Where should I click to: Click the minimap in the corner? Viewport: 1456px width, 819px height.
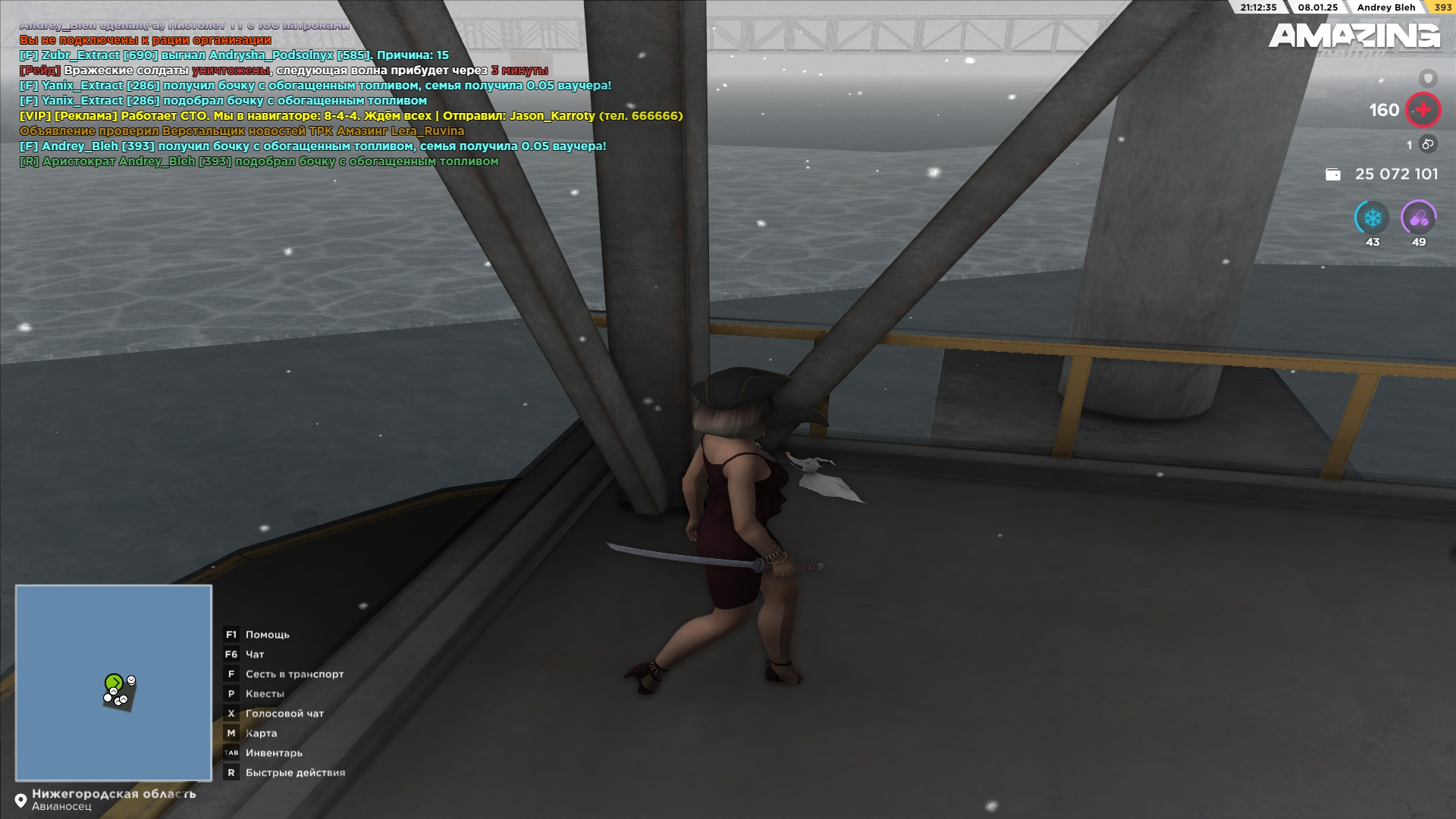click(x=114, y=682)
